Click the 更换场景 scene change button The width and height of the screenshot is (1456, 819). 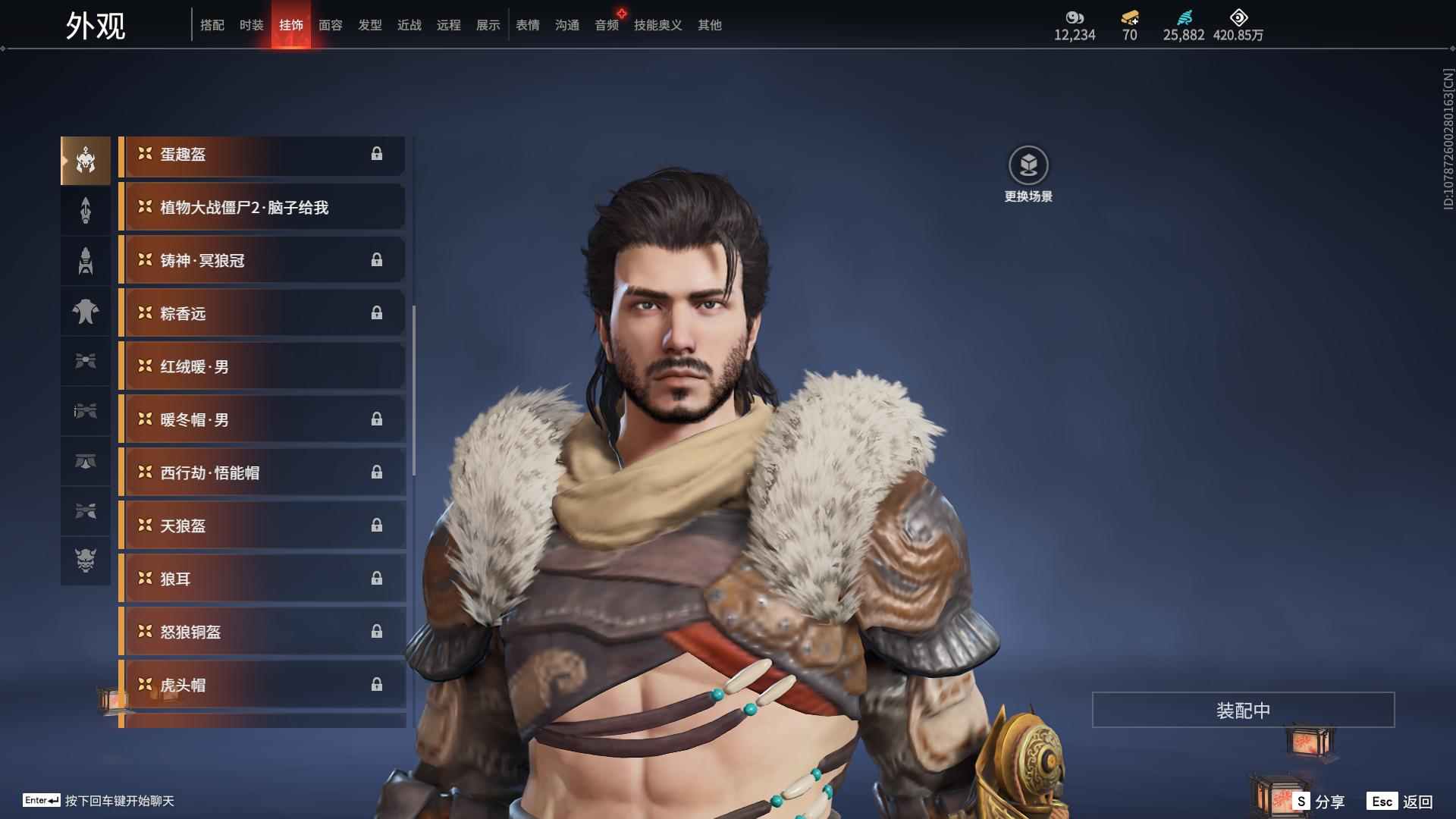coord(1028,174)
